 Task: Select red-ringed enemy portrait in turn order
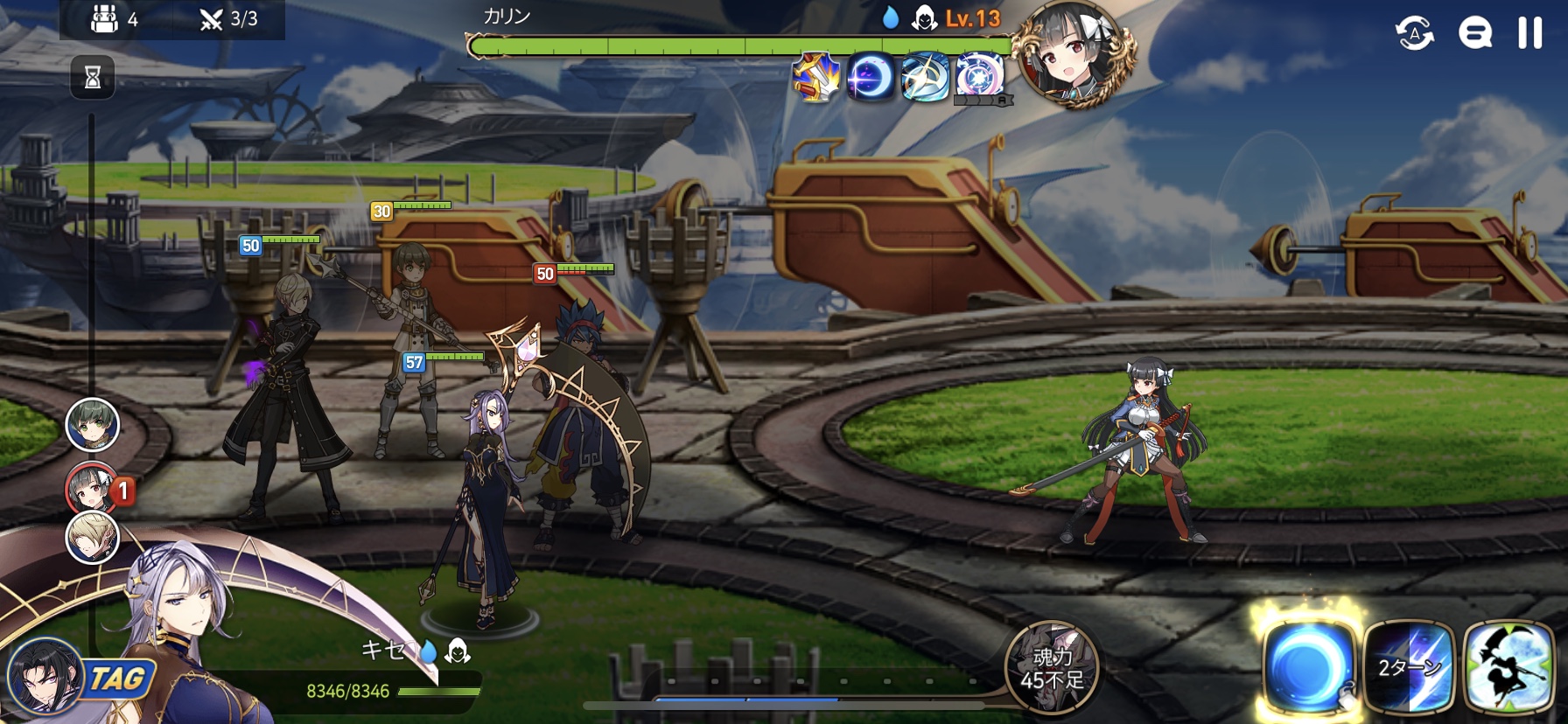click(91, 488)
